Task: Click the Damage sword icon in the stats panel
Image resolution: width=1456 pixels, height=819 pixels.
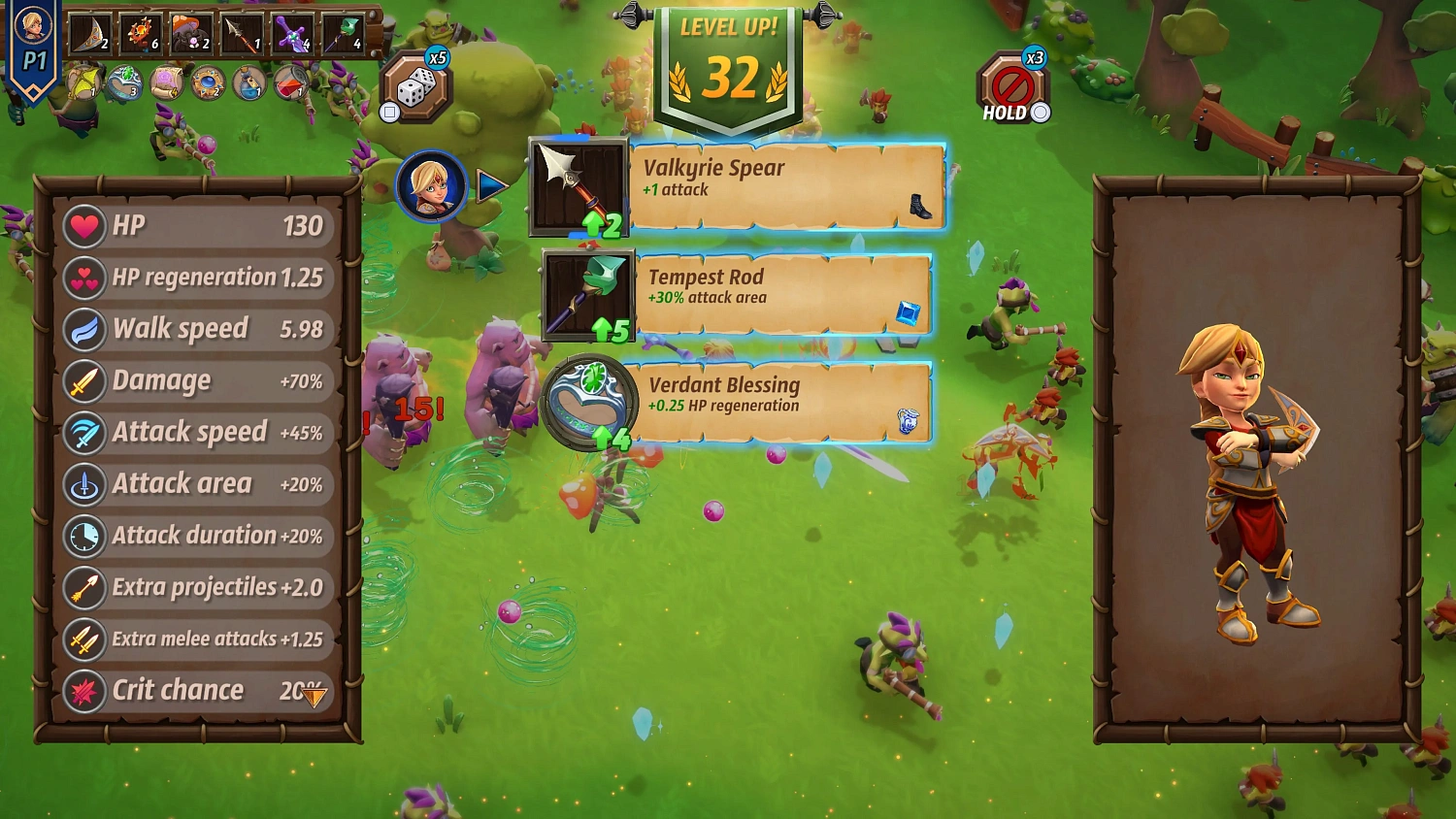Action: (x=84, y=380)
